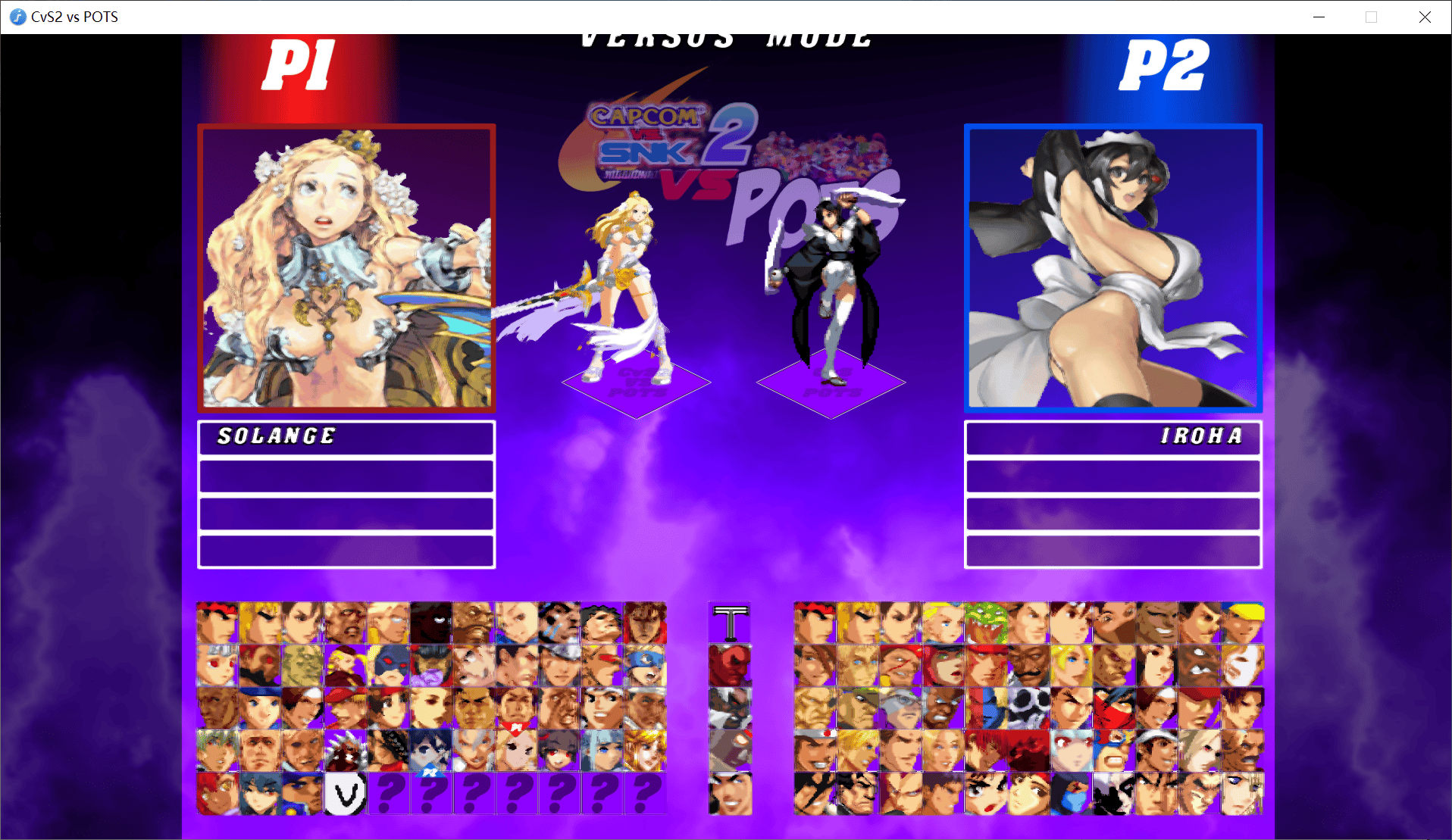
Task: Select Ryu in the top-left roster corner
Action: pos(216,623)
